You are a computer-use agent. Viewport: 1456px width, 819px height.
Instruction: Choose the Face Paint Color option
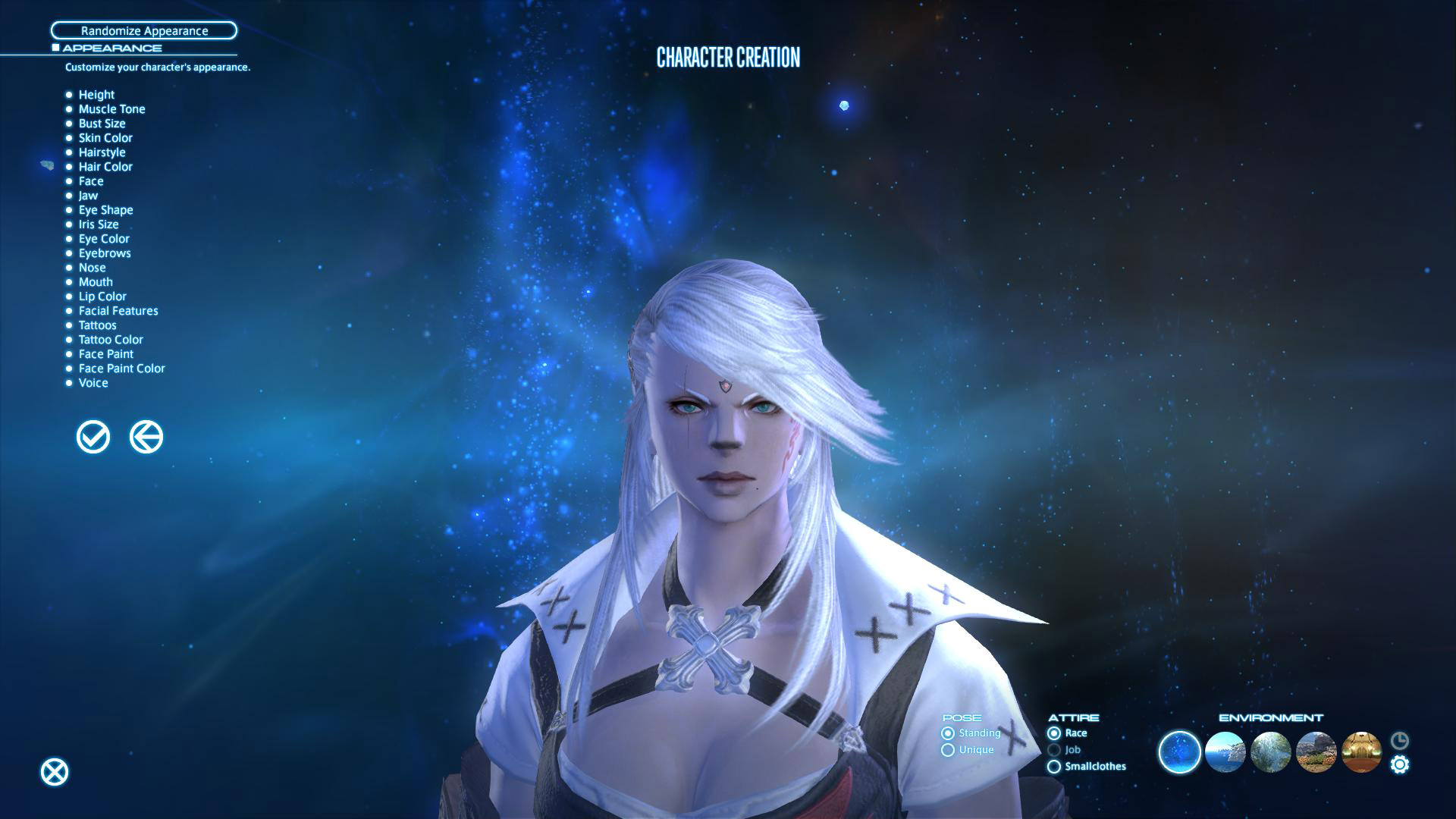pyautogui.click(x=121, y=369)
